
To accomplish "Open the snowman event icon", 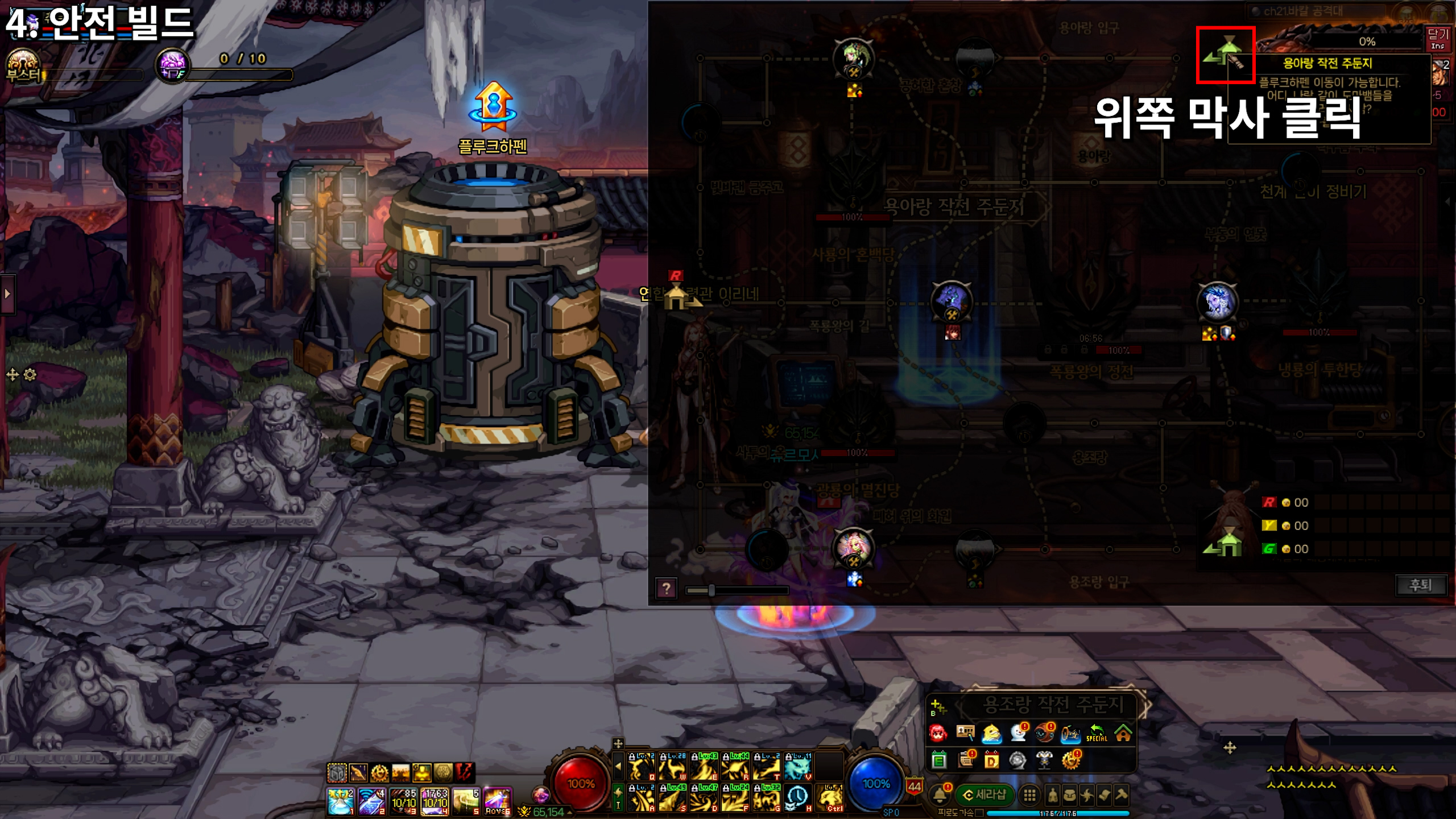I will click(1017, 734).
